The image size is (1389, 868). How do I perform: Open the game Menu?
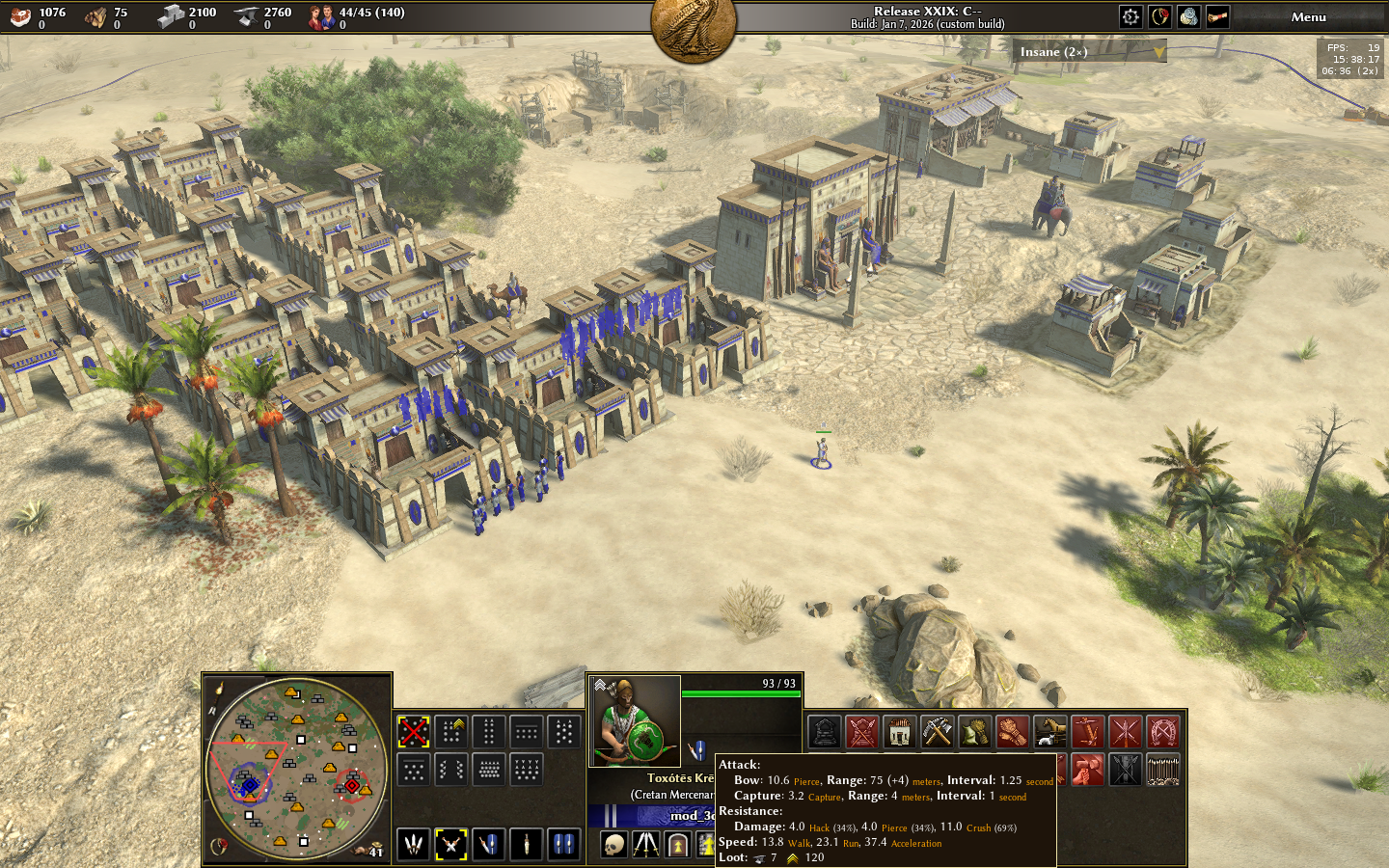point(1308,16)
